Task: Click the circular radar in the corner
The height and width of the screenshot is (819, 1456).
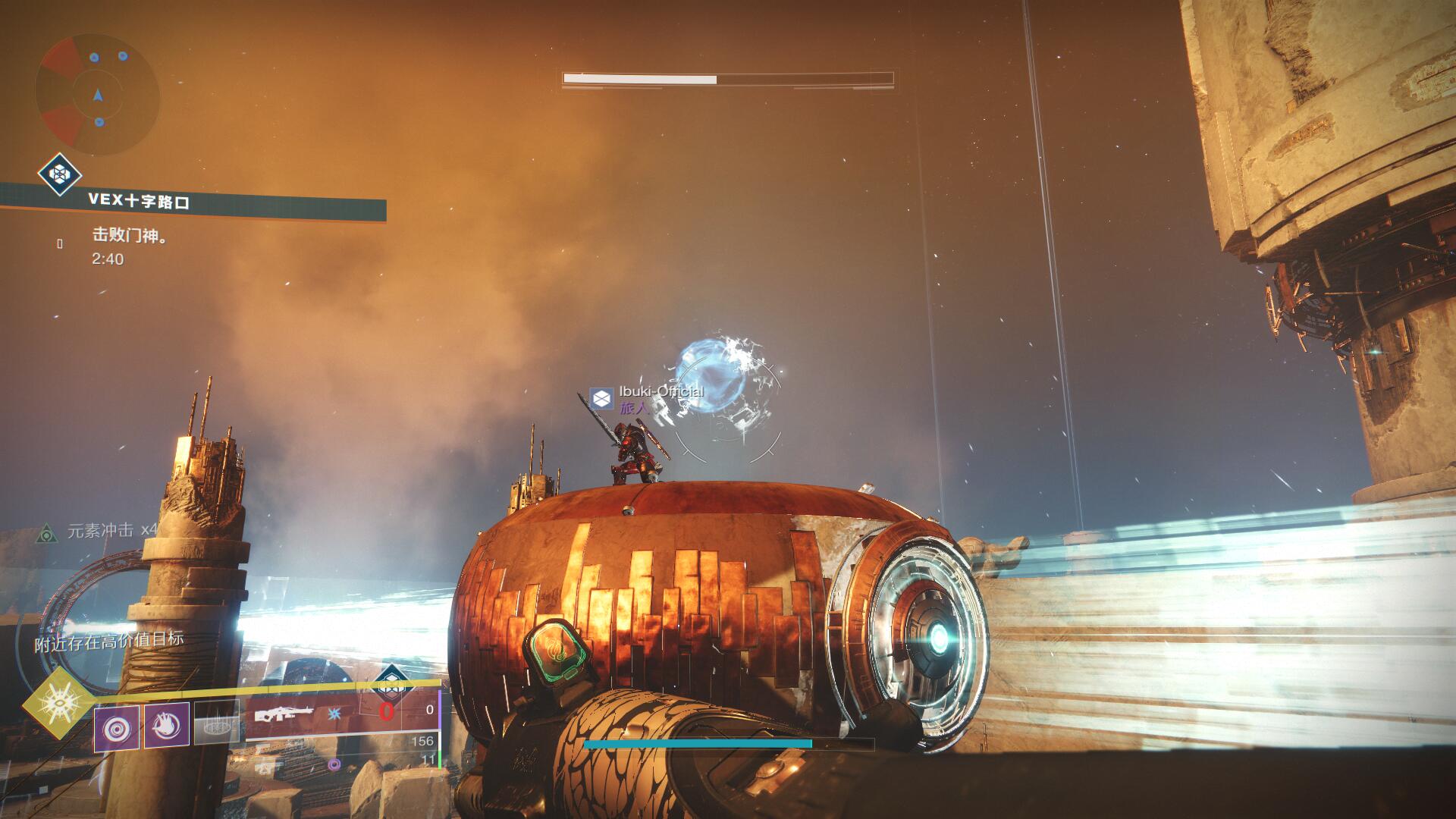Action: (x=97, y=95)
